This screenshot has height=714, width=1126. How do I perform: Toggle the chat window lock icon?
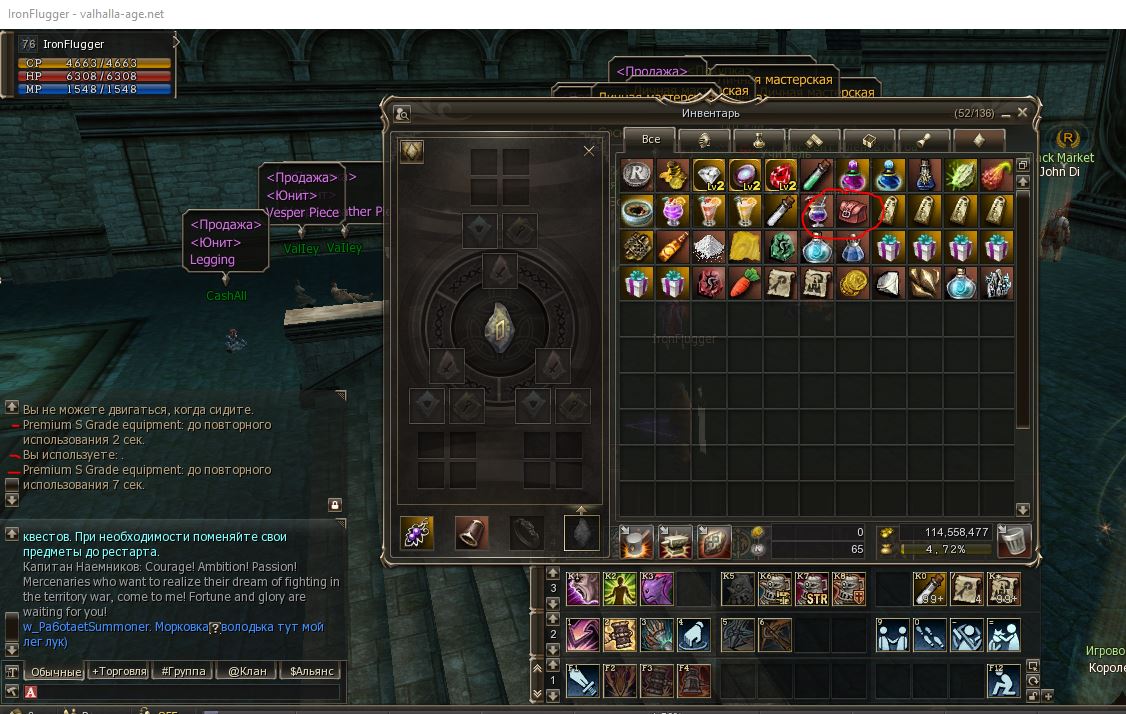click(x=335, y=505)
